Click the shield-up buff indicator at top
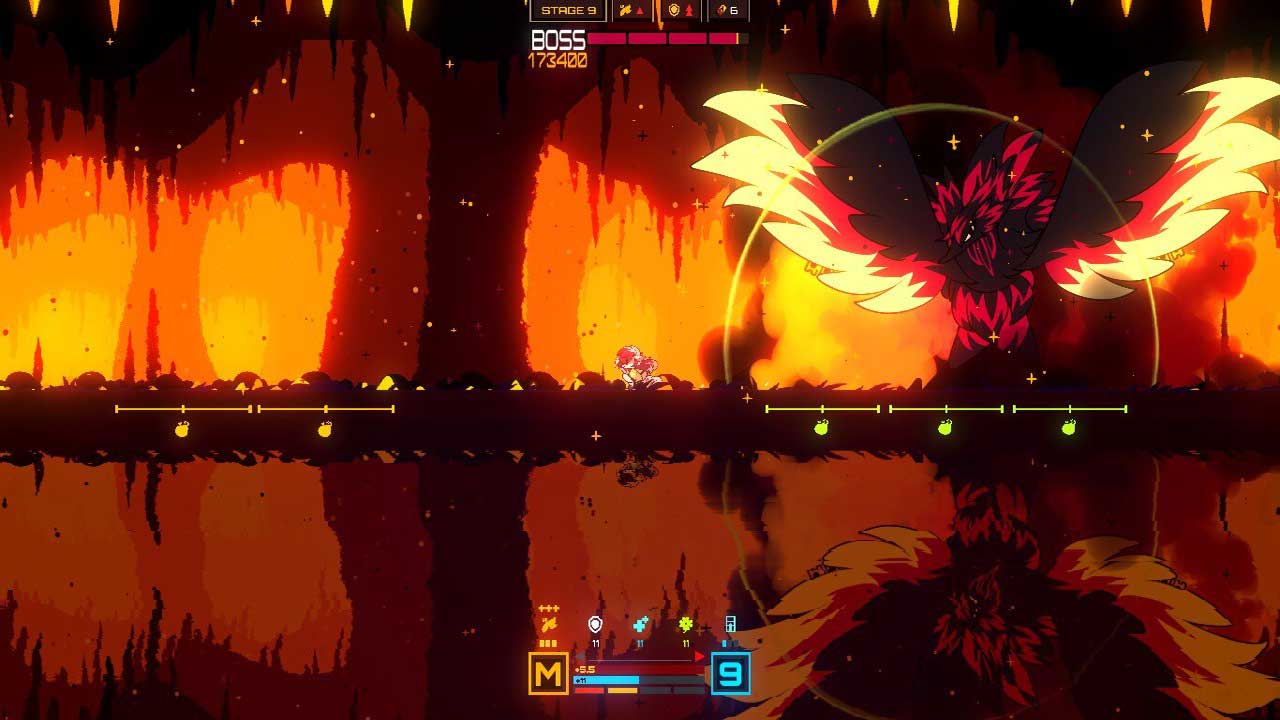 tap(680, 10)
